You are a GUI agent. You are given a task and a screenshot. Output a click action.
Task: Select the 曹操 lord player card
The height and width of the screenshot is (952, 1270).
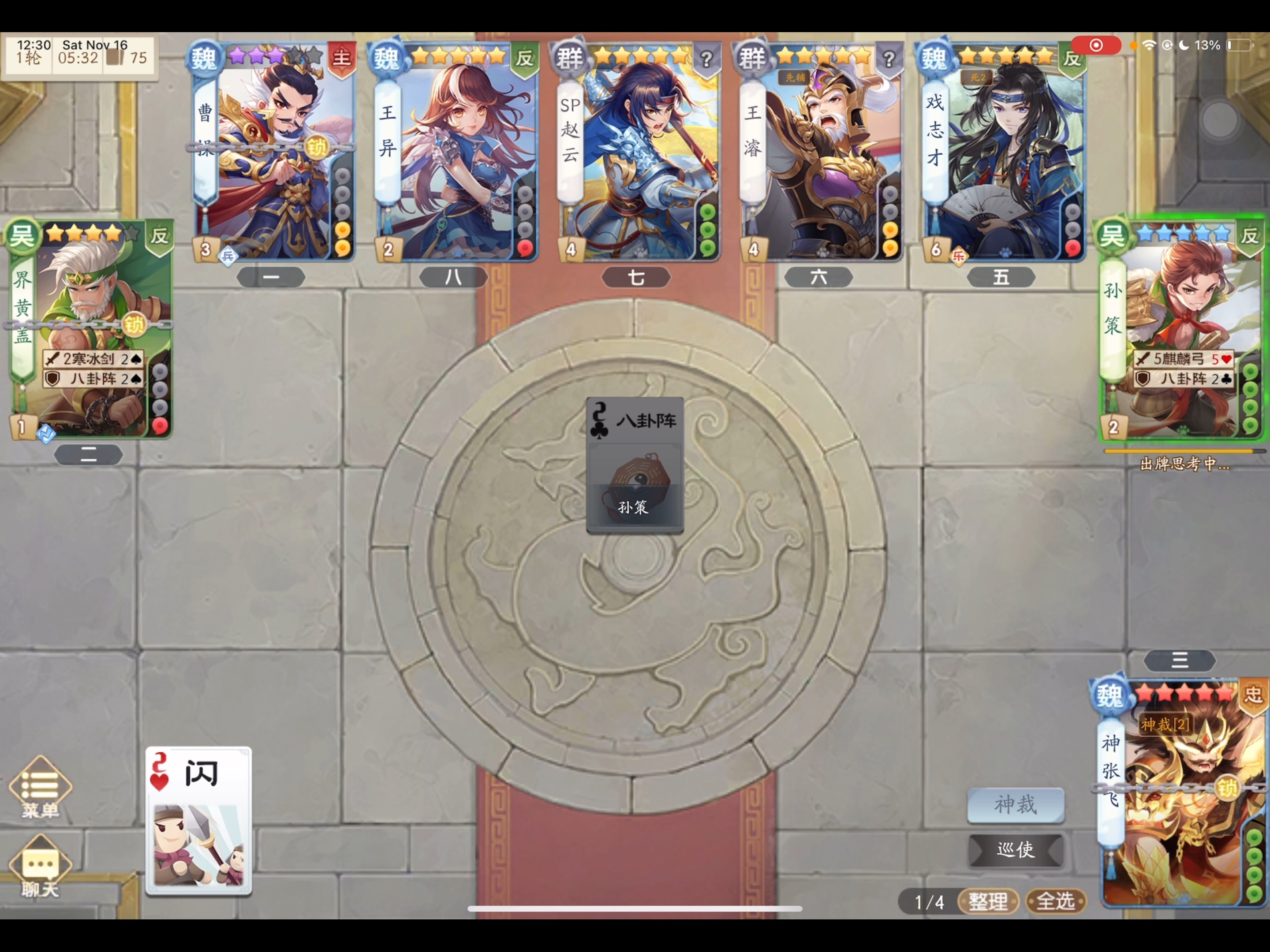(272, 152)
